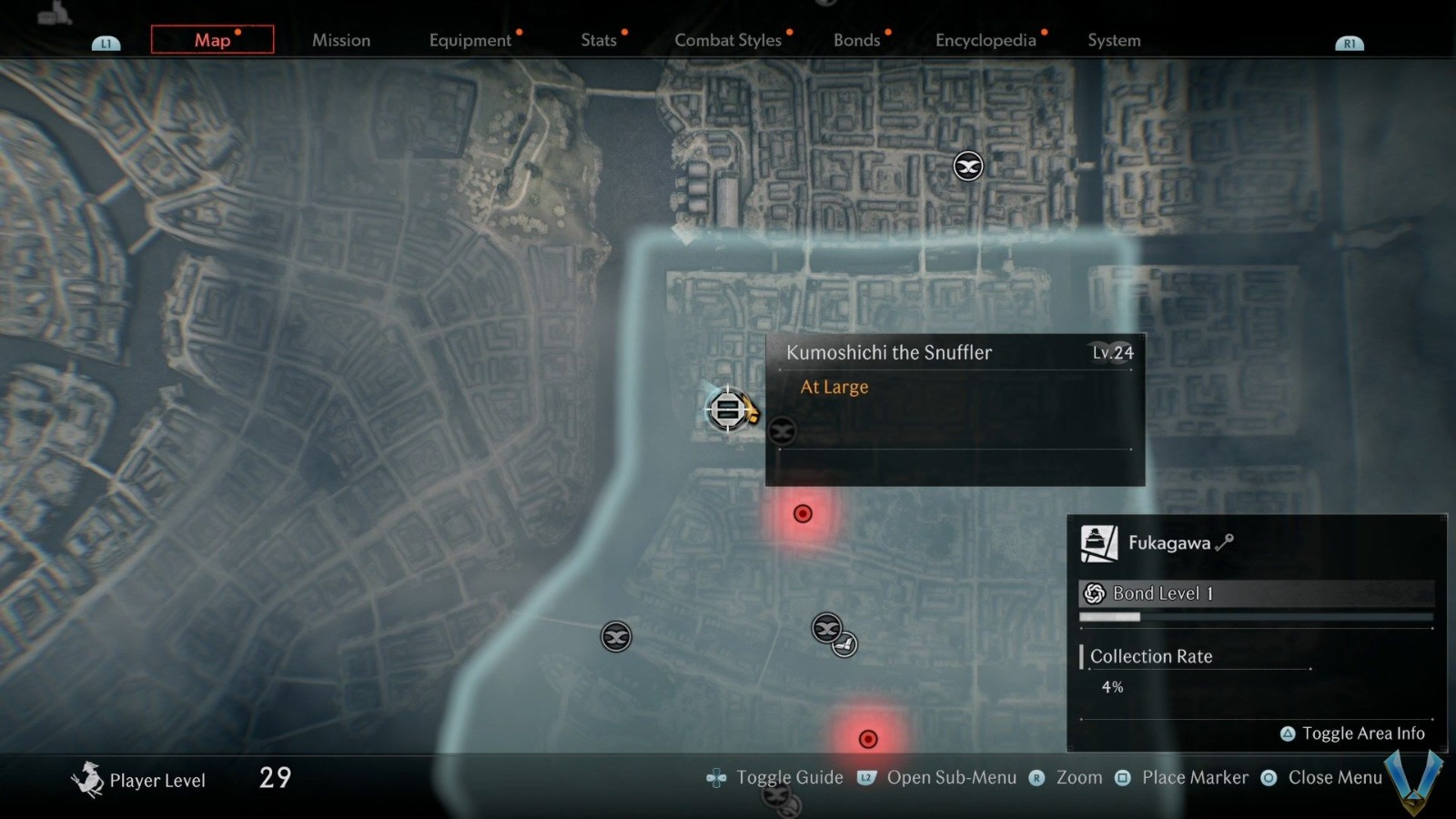Click the ferry crossing icon at top right of map
This screenshot has width=1456, height=819.
(x=967, y=166)
